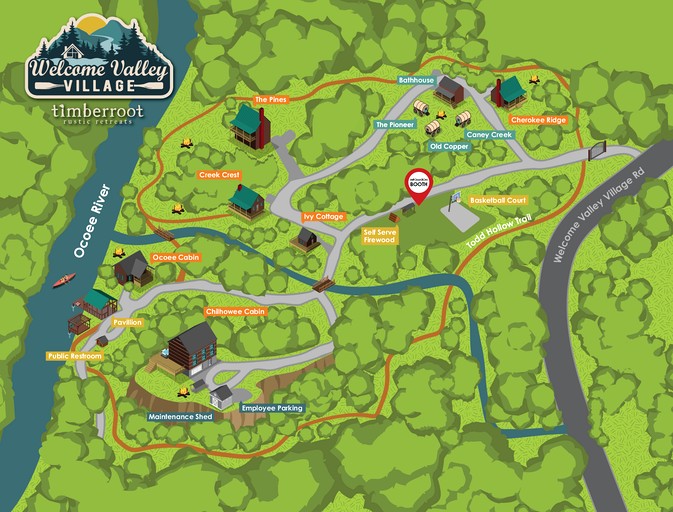
Task: Click the Pavilion label
Action: [x=127, y=322]
